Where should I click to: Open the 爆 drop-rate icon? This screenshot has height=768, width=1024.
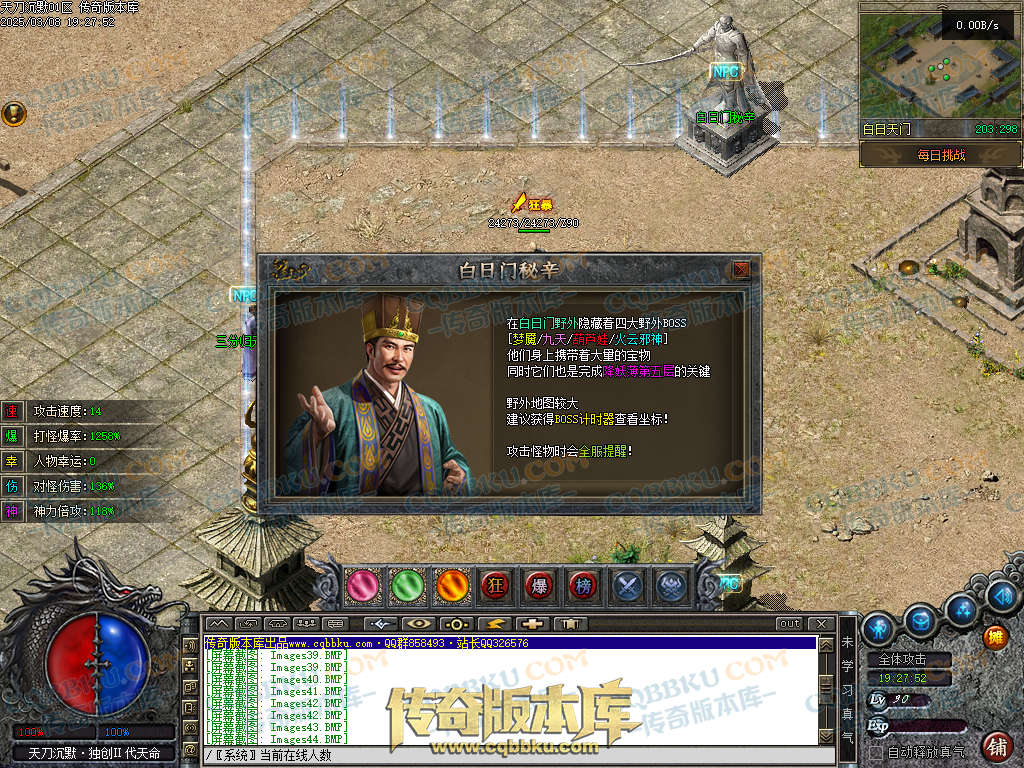coord(539,586)
